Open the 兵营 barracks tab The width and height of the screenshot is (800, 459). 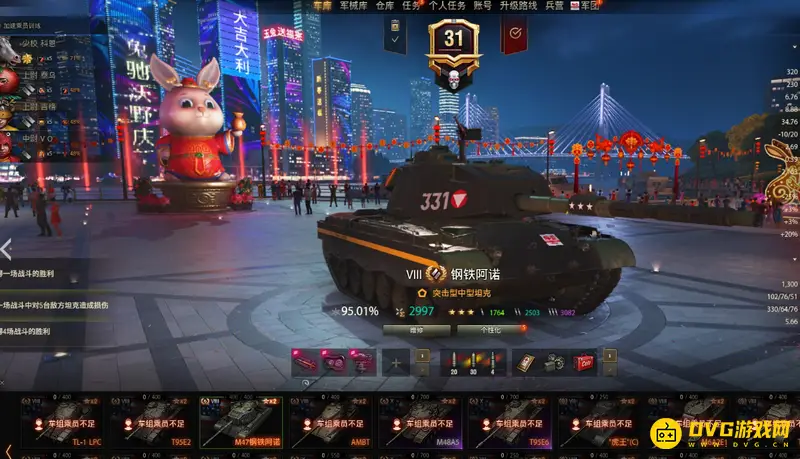pos(554,6)
